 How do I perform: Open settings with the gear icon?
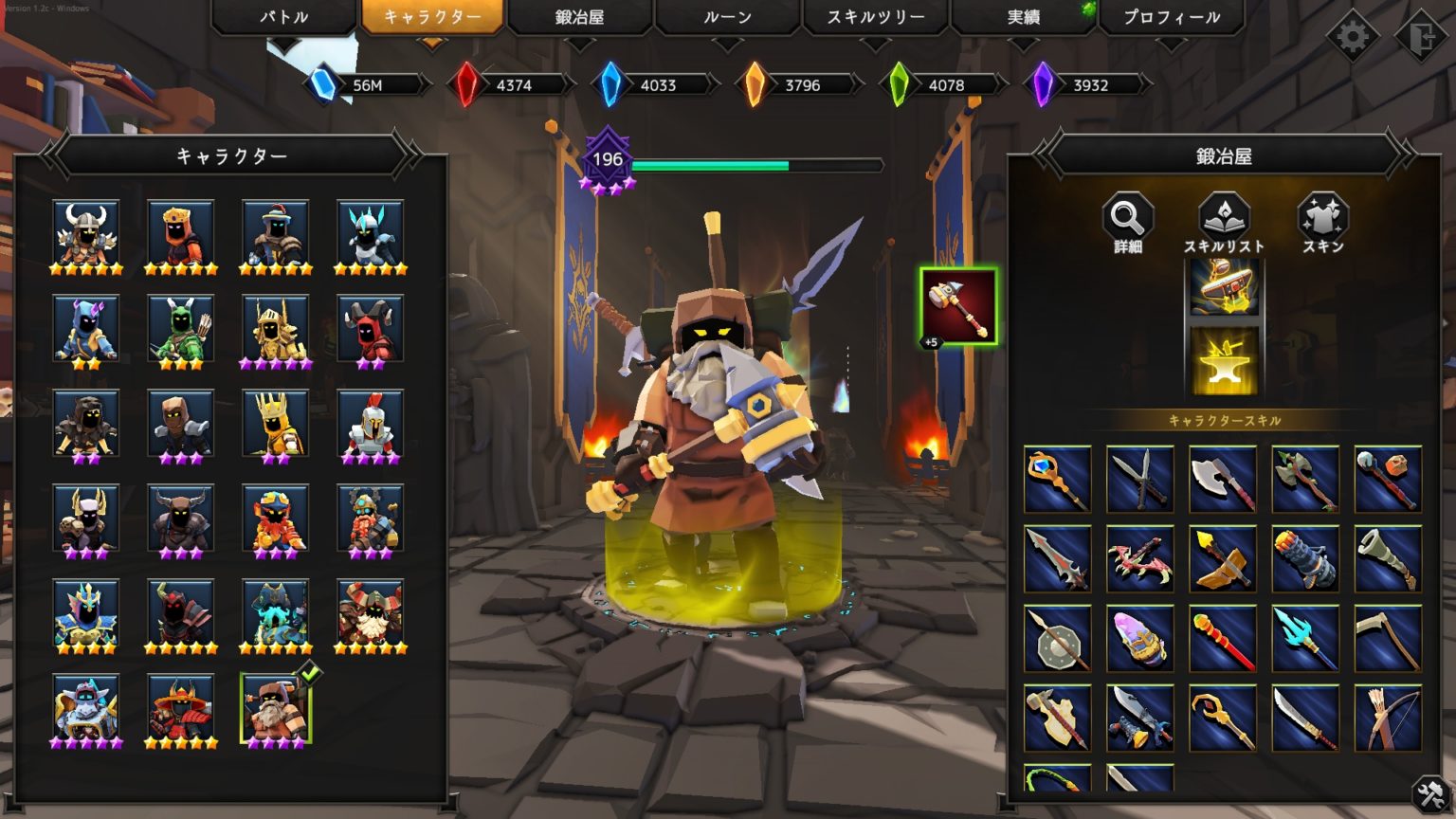[x=1352, y=37]
